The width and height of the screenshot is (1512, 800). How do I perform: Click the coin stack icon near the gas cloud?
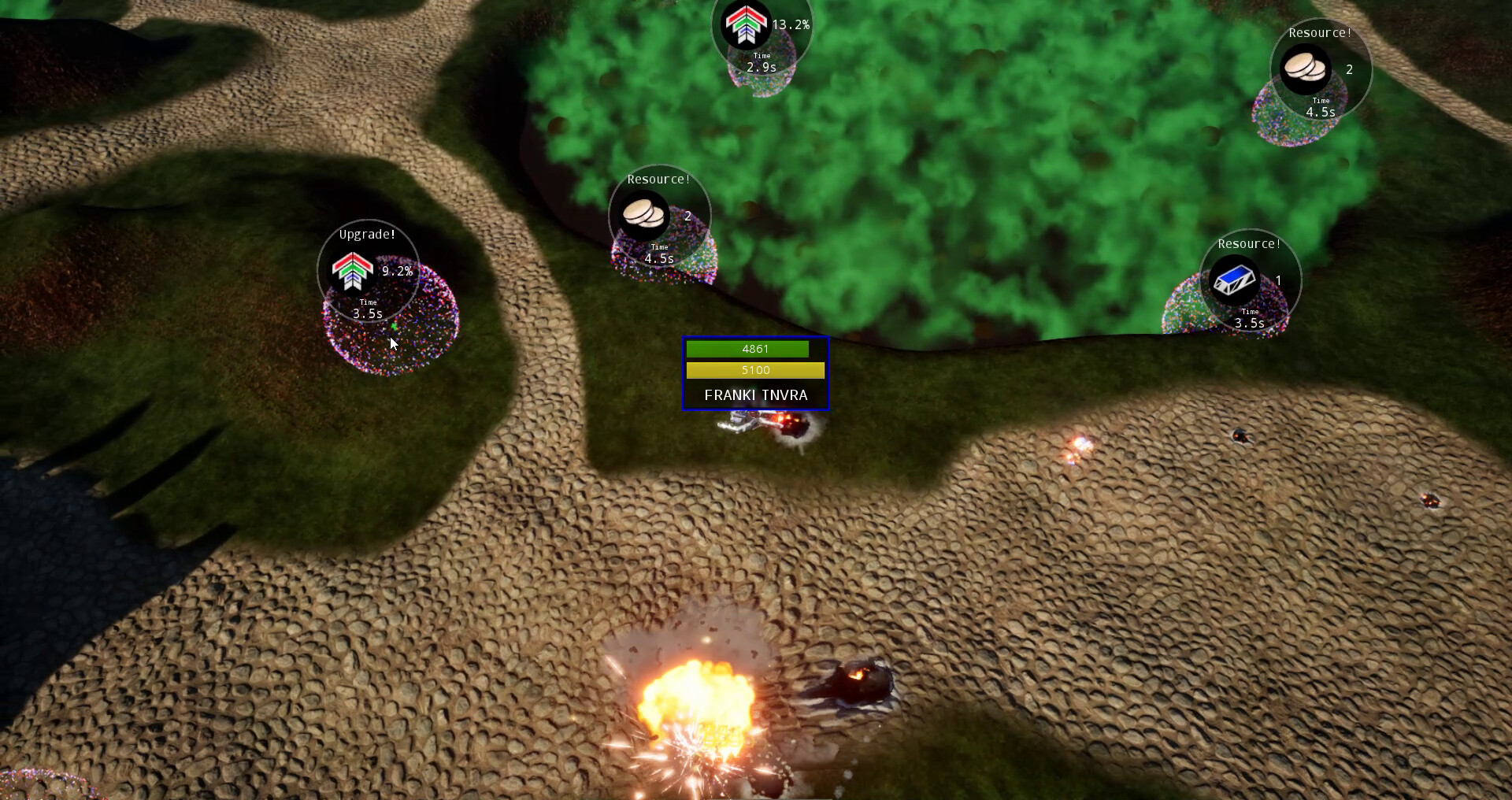coord(642,214)
